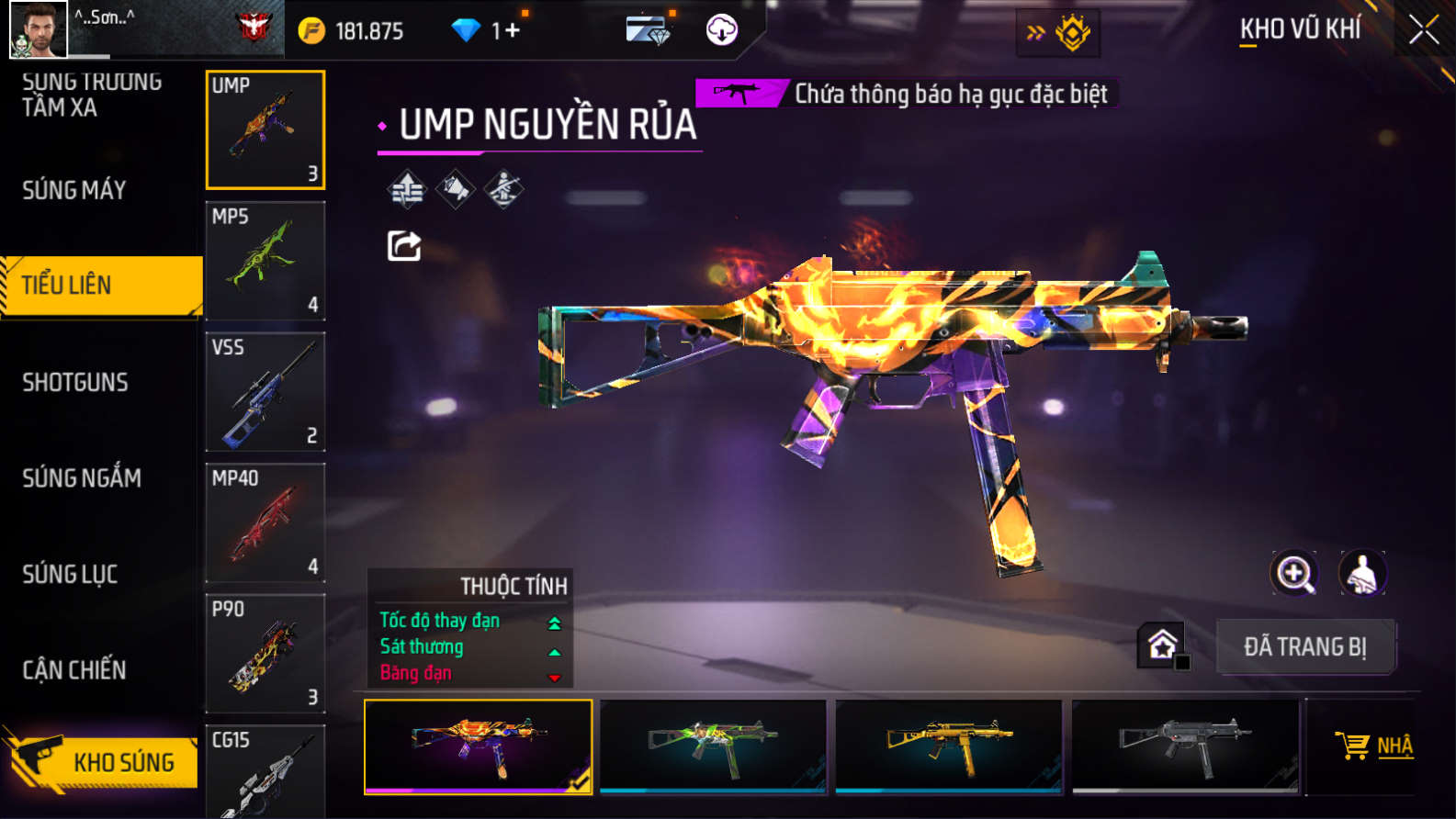The height and width of the screenshot is (819, 1456).
Task: Choose the VSS weapon tile
Action: point(265,392)
